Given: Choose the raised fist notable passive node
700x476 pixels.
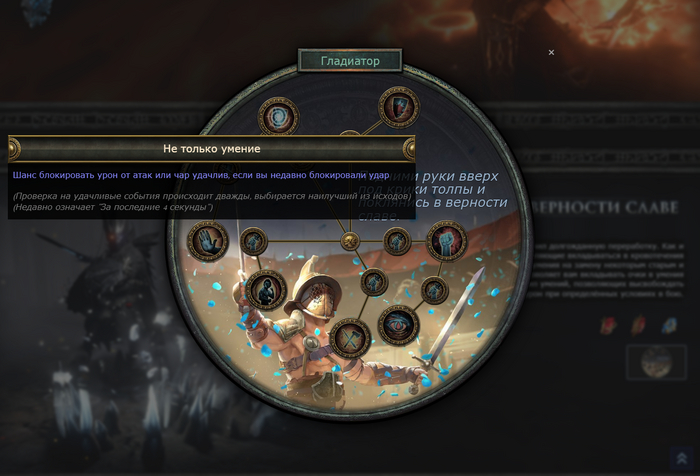Looking at the screenshot, I should coord(445,240).
